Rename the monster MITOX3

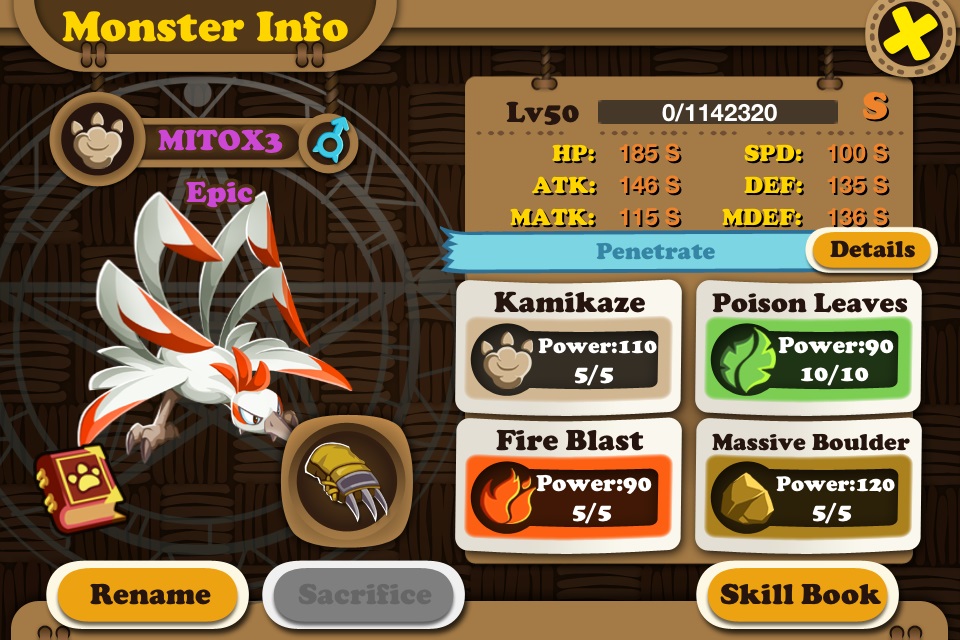150,594
